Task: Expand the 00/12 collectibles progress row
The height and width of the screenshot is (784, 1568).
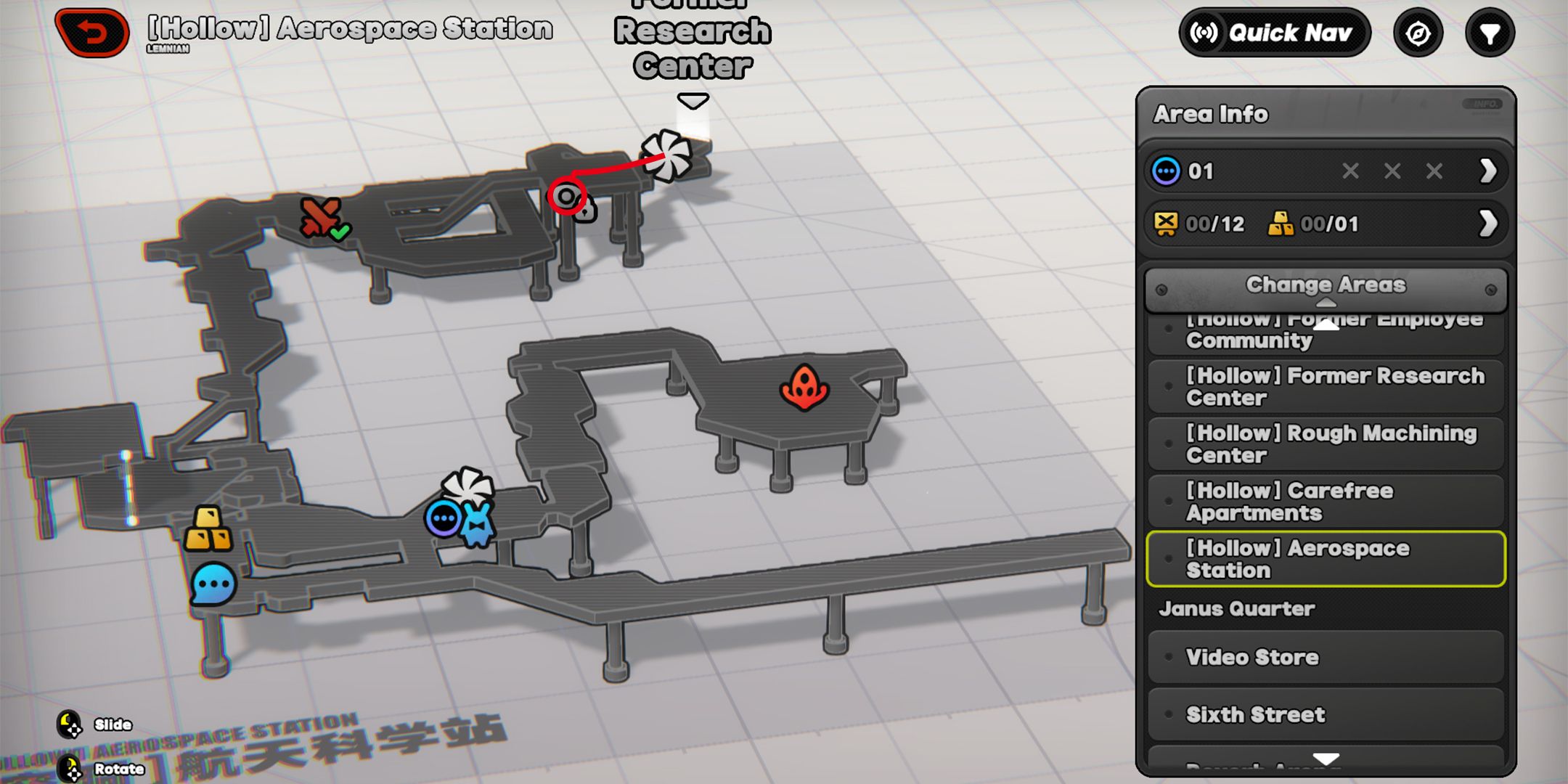Action: (x=1489, y=224)
